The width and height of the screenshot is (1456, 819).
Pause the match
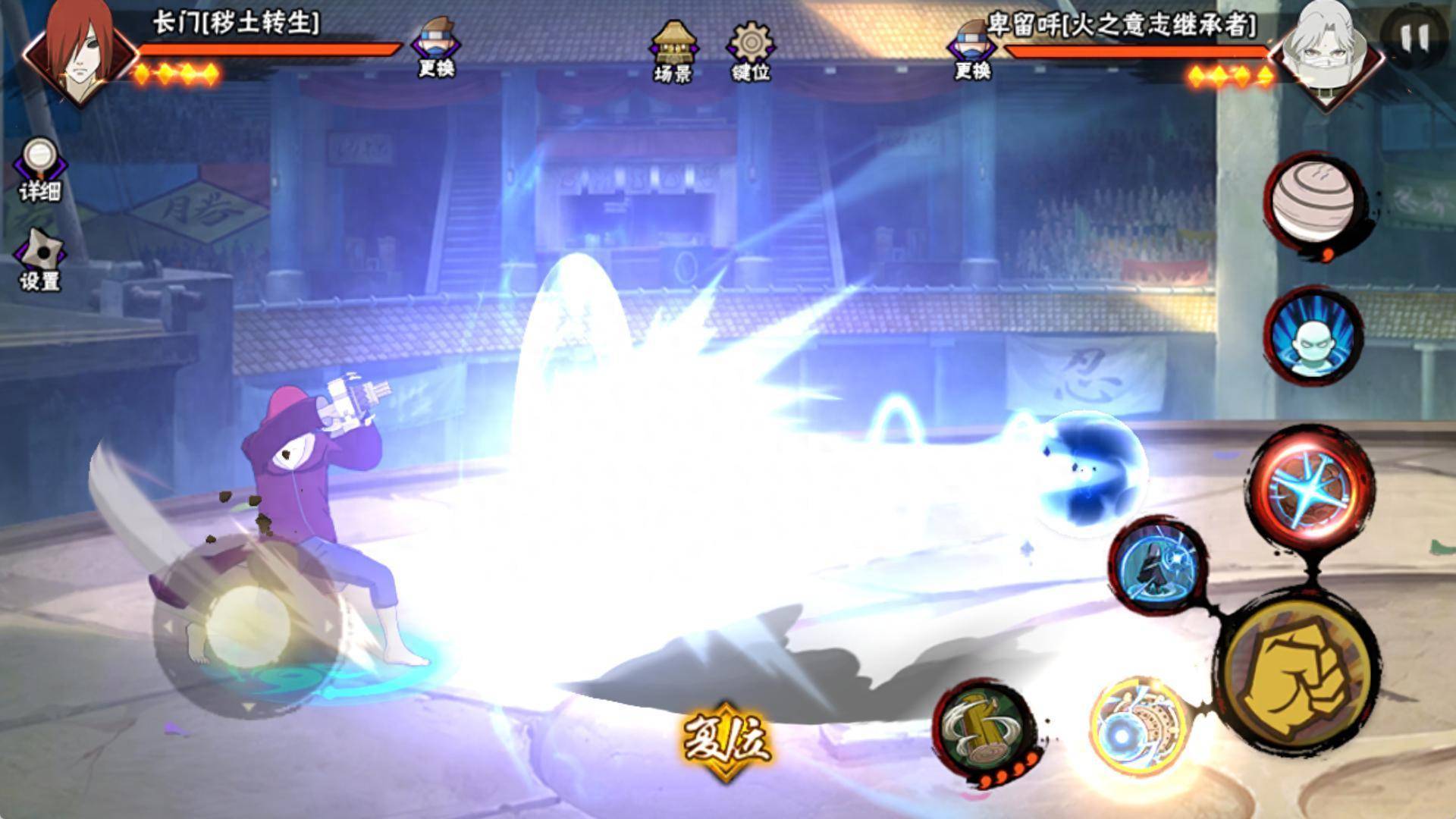tap(1413, 38)
